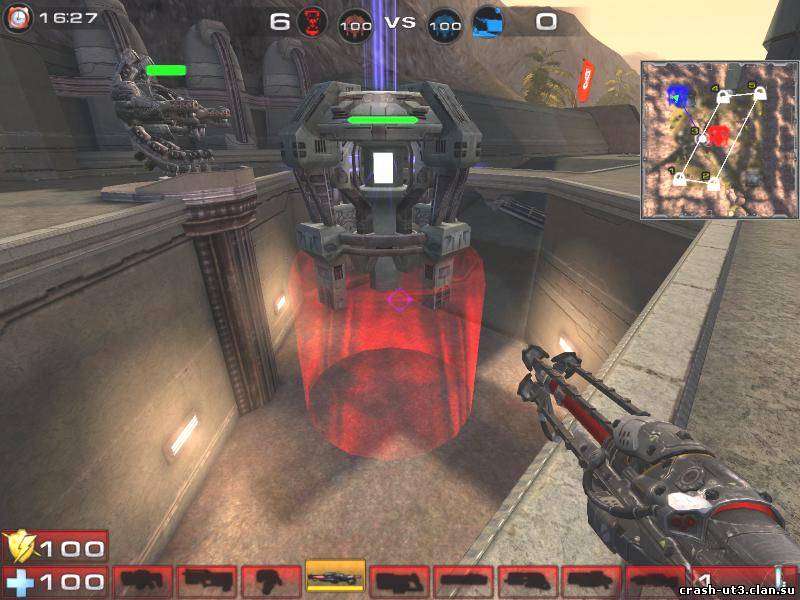Click the blue team emblem icon
This screenshot has width=800, height=600.
488,21
